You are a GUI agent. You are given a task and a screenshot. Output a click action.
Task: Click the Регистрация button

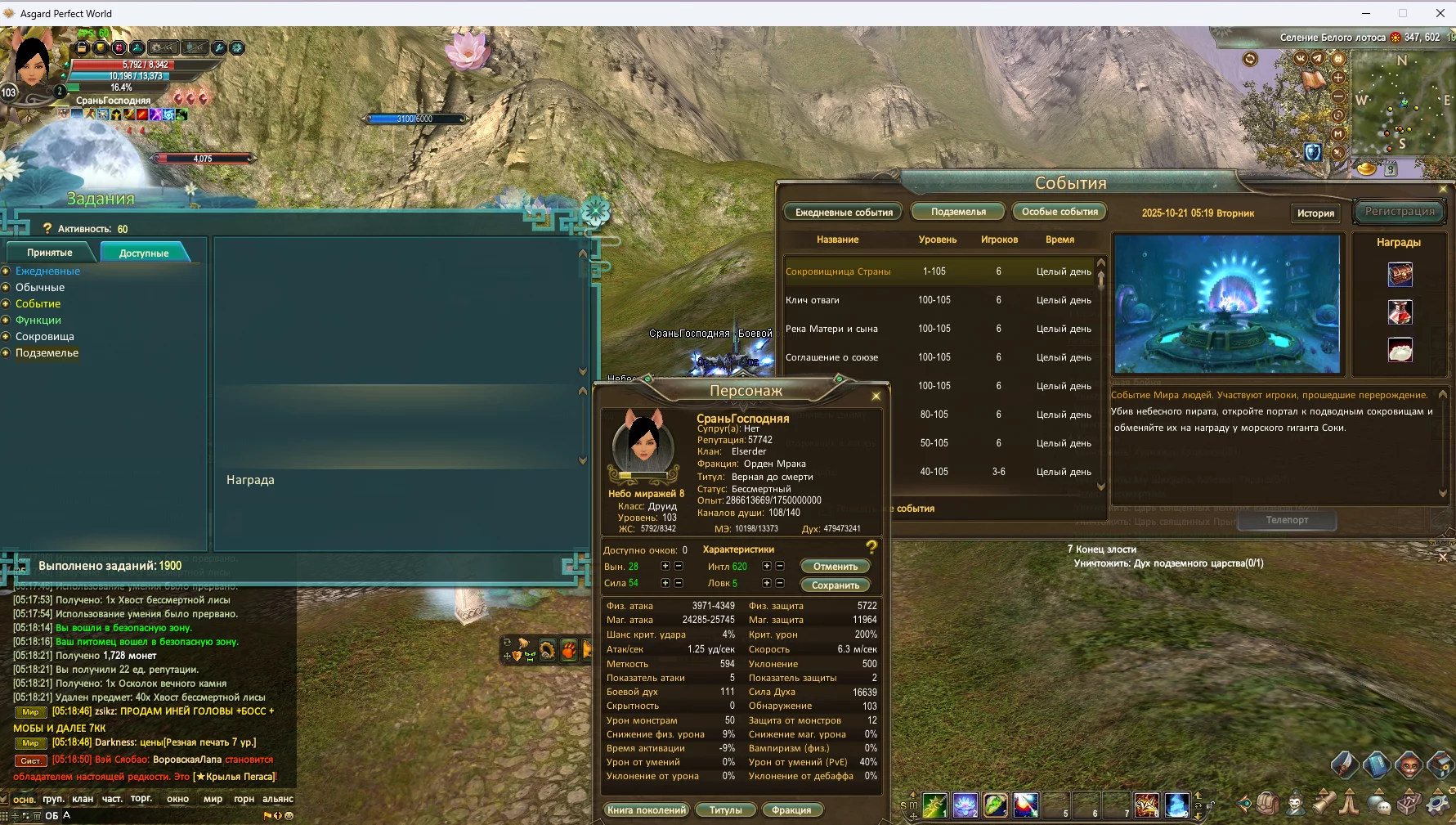click(x=1400, y=211)
